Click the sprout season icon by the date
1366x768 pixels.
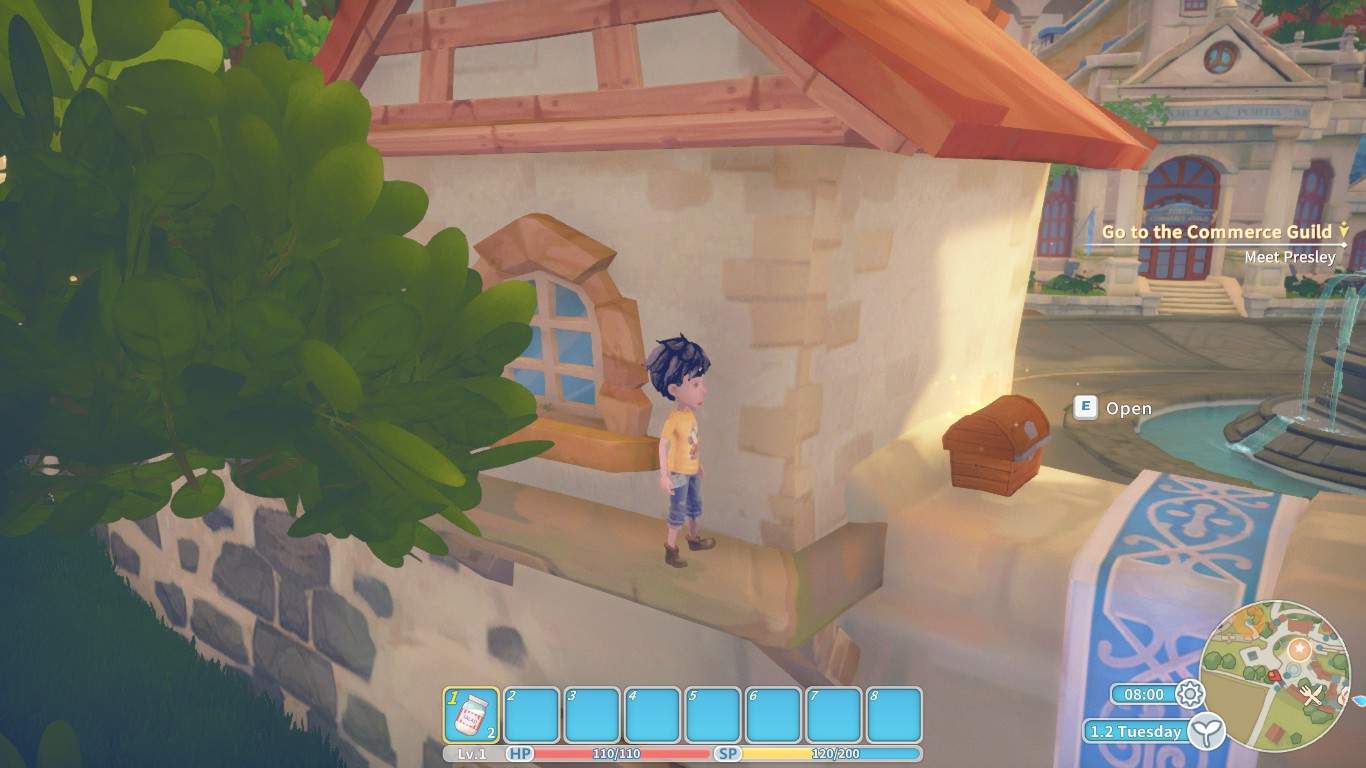click(x=1207, y=731)
